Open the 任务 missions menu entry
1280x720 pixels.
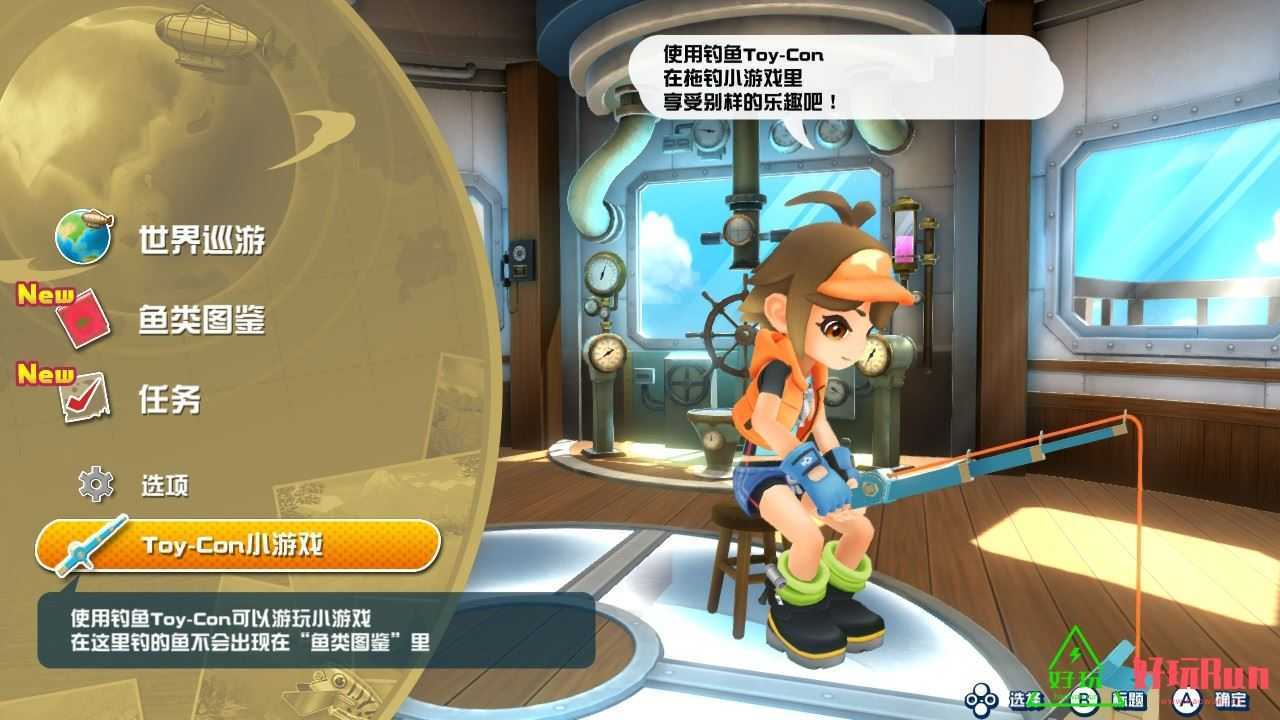(x=170, y=400)
